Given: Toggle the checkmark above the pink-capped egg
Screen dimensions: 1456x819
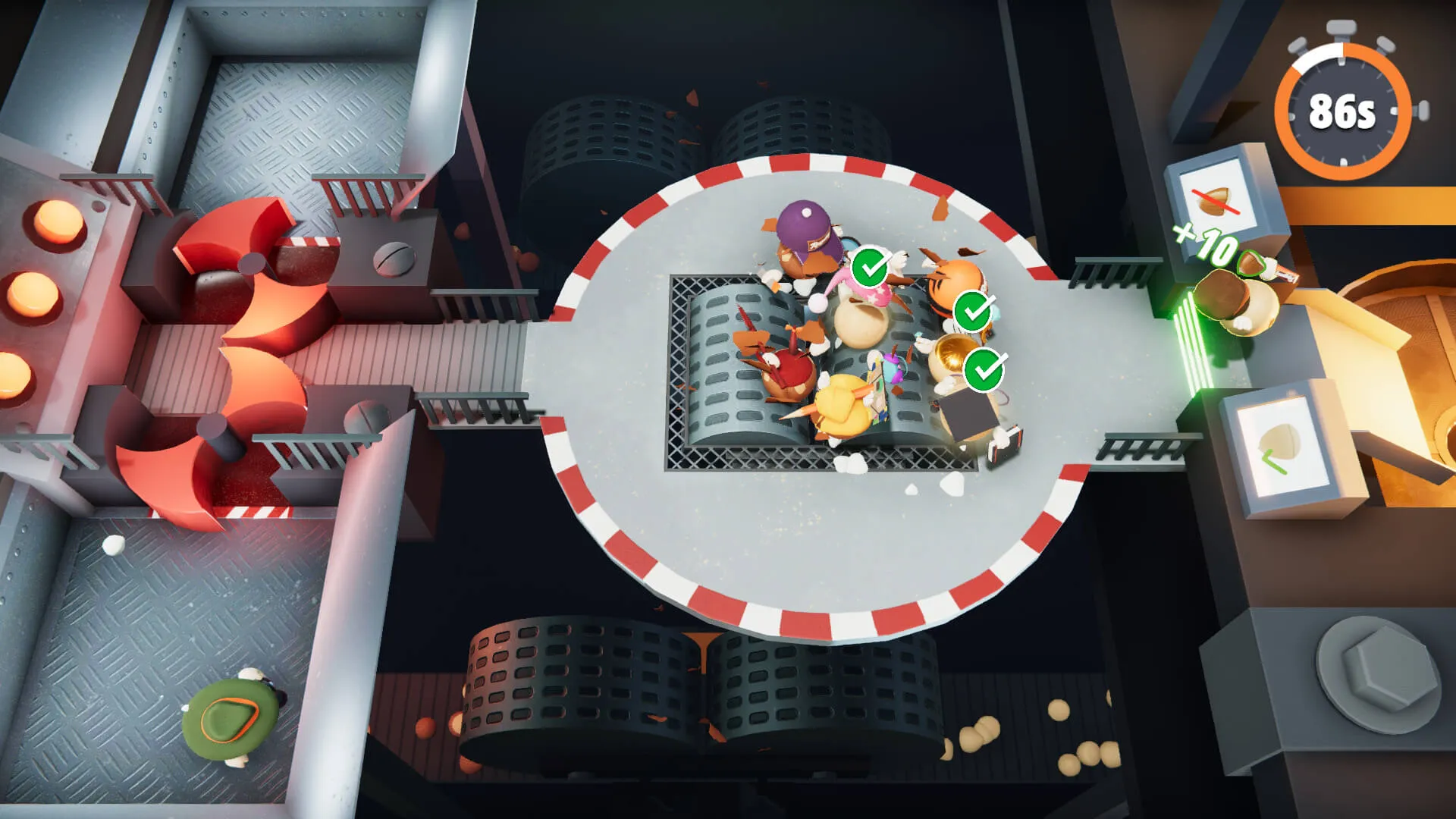Looking at the screenshot, I should (x=868, y=267).
